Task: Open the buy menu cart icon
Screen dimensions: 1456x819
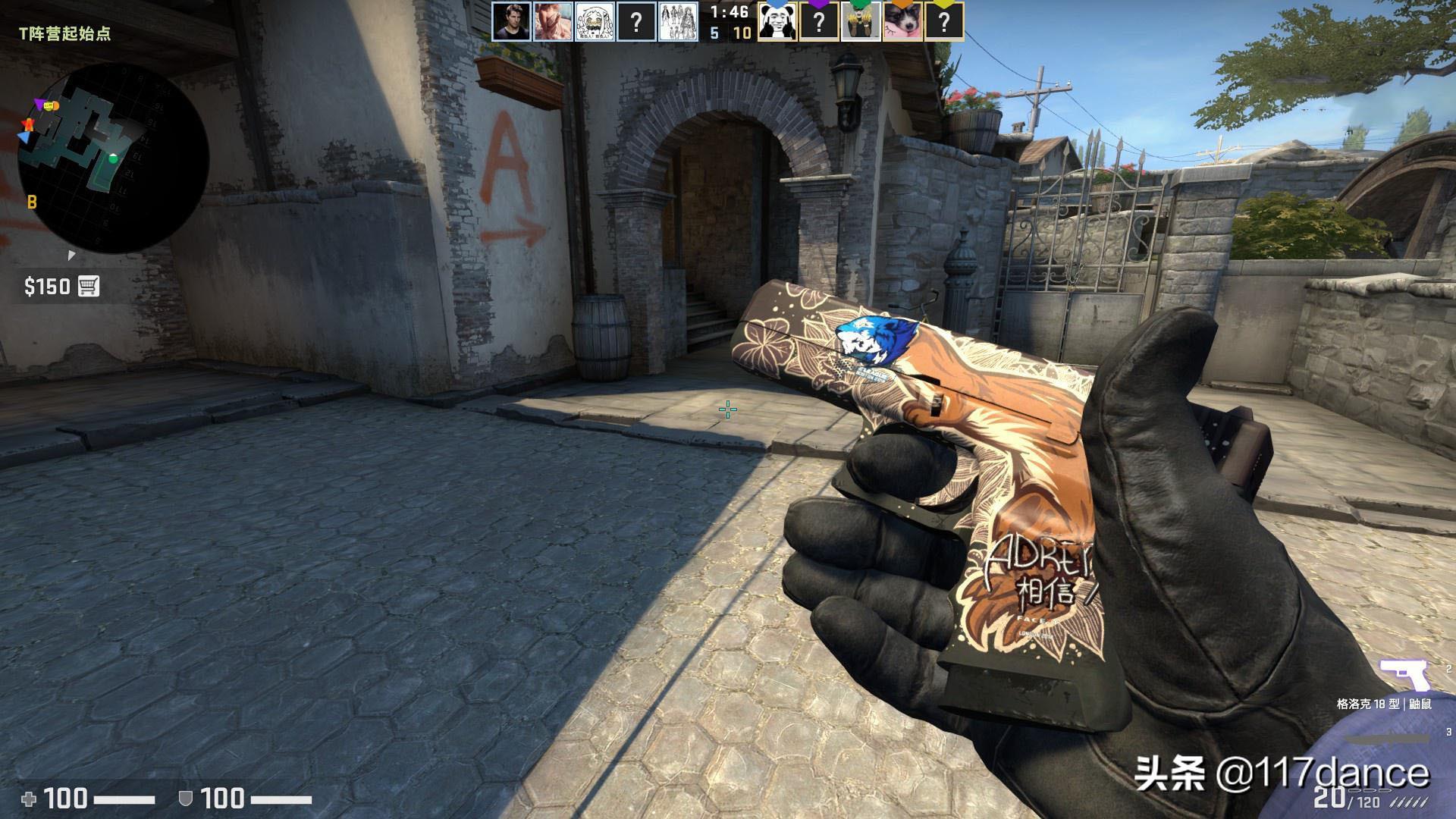Action: [x=89, y=287]
